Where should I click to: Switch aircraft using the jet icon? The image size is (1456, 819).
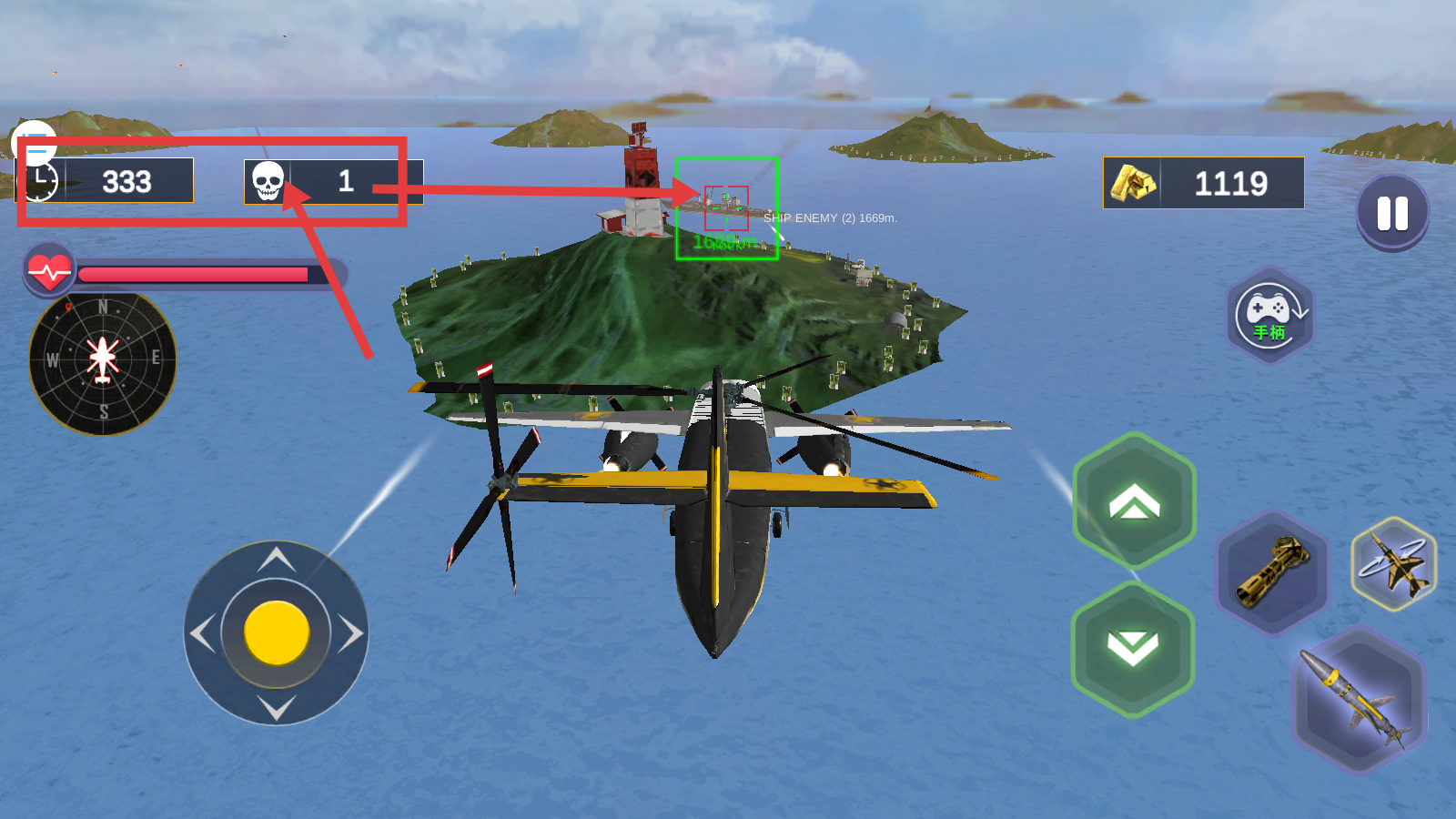(x=1393, y=564)
